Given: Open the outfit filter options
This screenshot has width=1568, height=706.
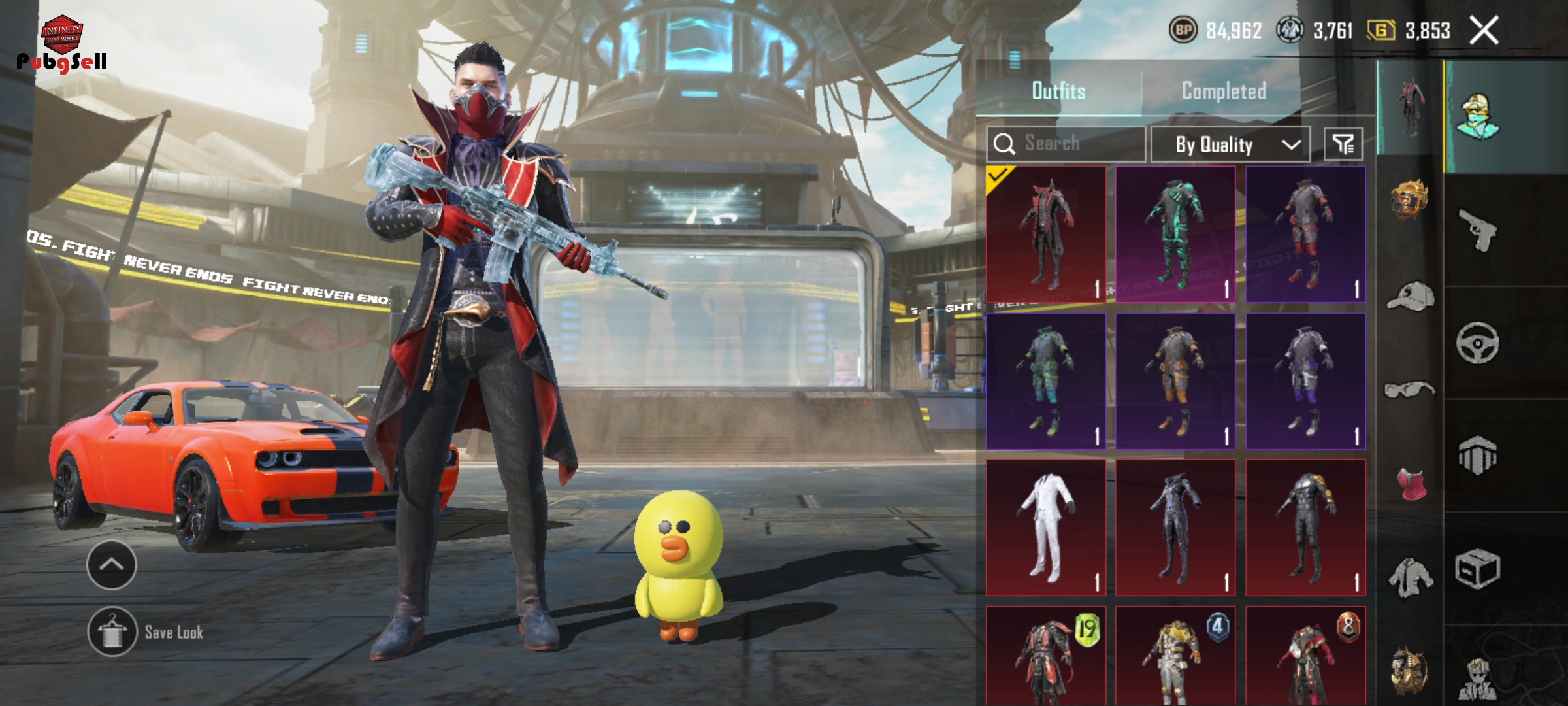Looking at the screenshot, I should 1343,144.
